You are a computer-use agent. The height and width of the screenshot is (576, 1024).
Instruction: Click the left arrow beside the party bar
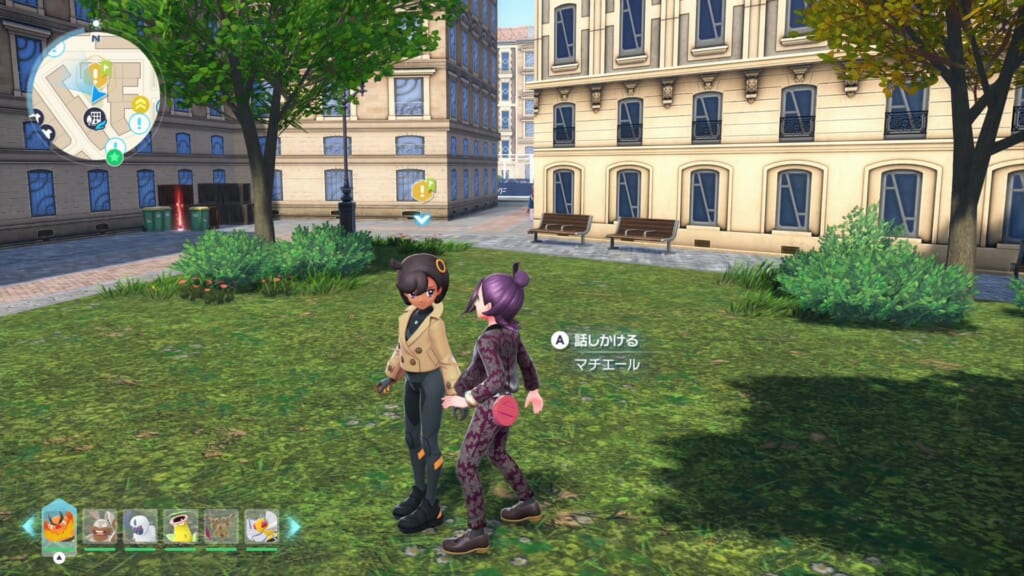(x=27, y=526)
